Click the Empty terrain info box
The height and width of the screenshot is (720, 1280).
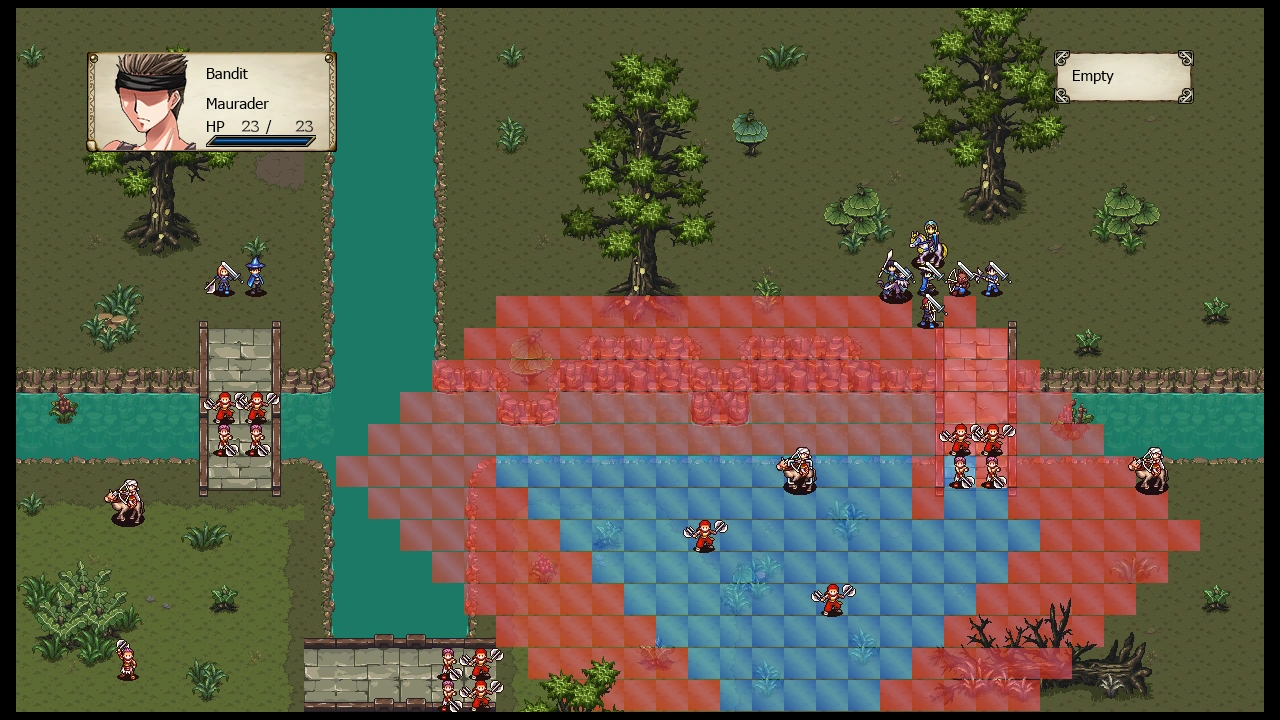1124,77
